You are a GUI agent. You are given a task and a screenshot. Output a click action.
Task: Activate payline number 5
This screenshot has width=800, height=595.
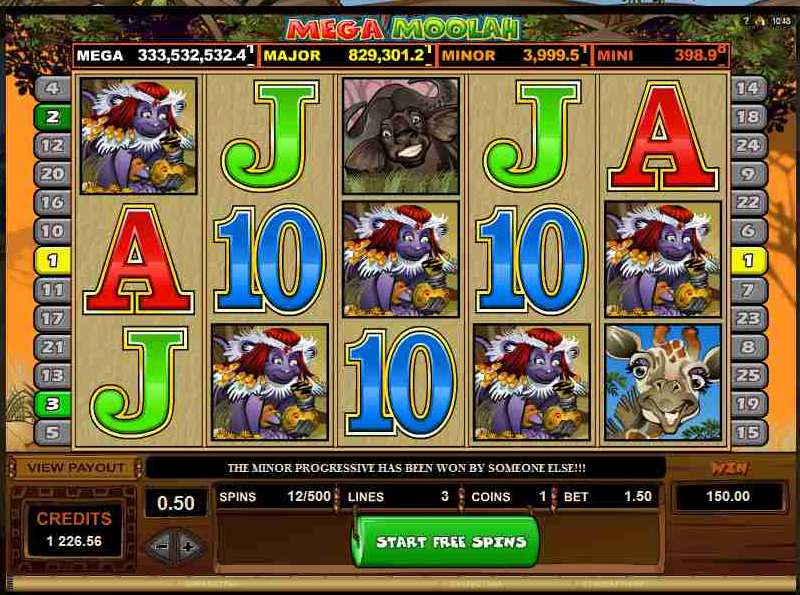tap(52, 433)
